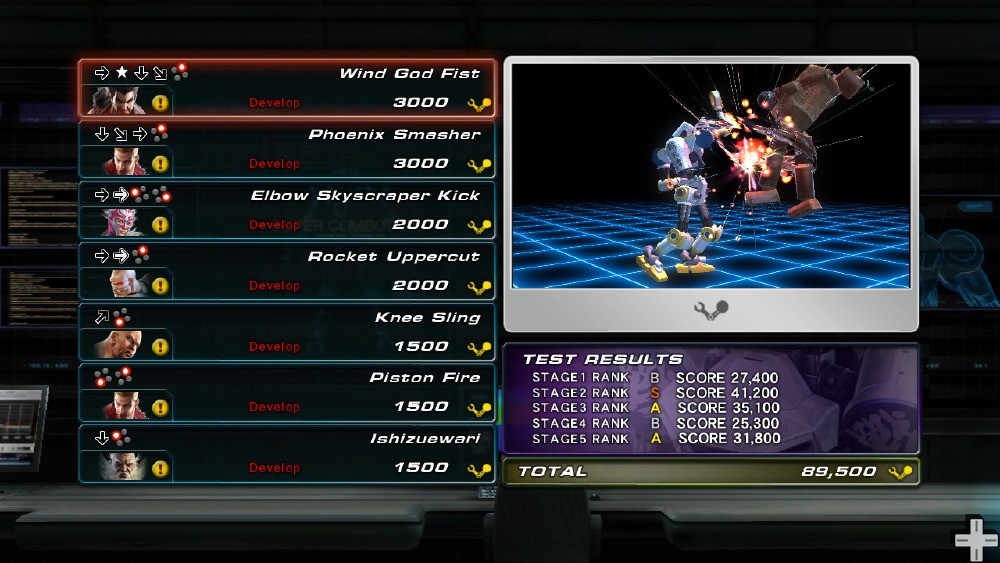
Task: Select the Knee Sling row
Action: point(287,332)
